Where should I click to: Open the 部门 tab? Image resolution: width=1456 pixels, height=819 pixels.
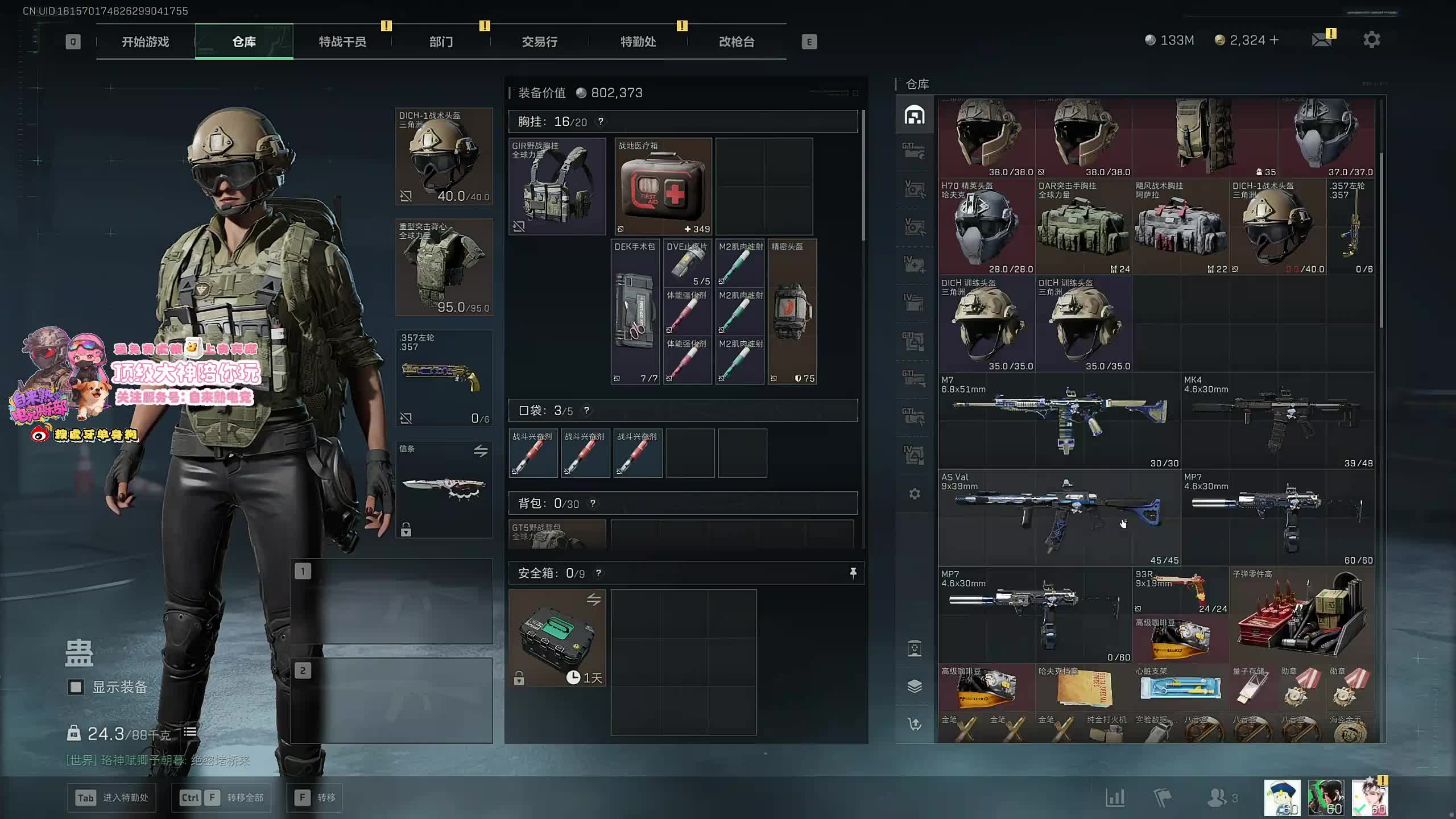point(441,42)
